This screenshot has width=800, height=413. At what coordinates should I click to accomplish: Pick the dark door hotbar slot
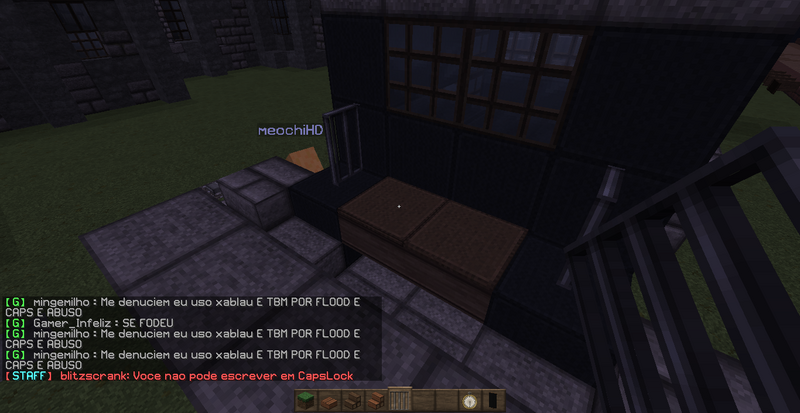point(495,401)
